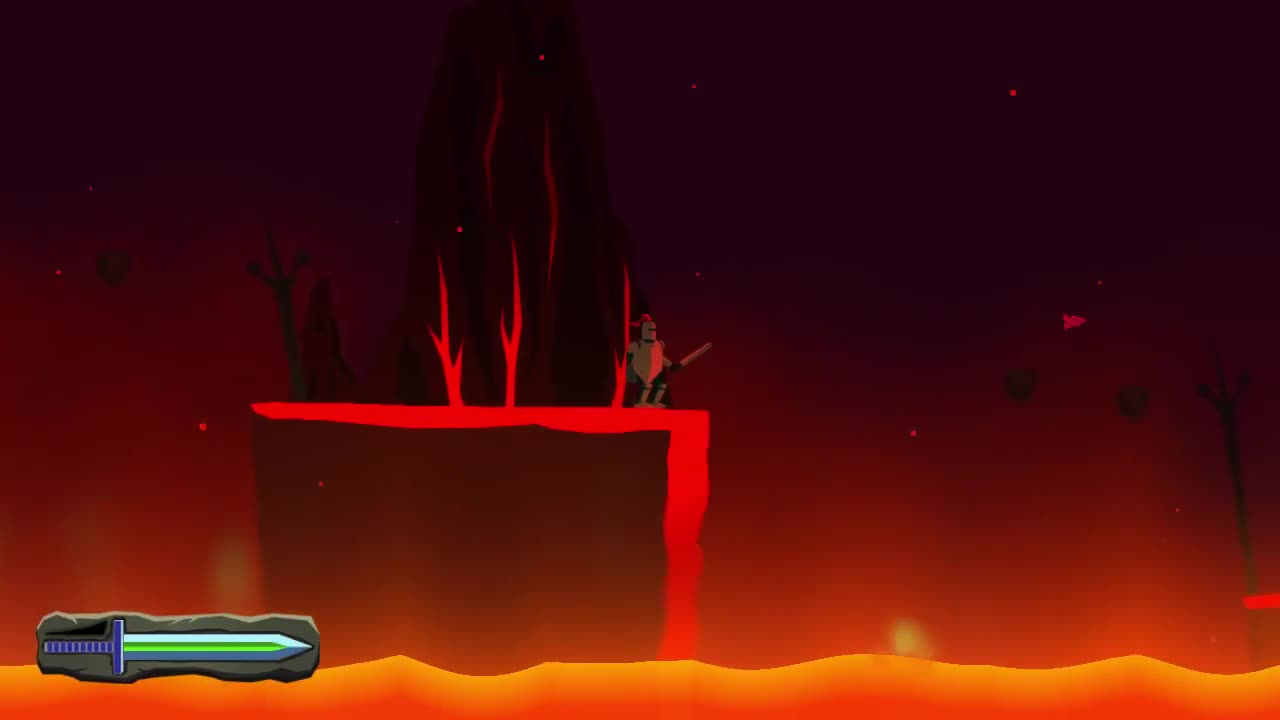Click the red spark above the mountain peak
Viewport: 1280px width, 720px height.
541,57
